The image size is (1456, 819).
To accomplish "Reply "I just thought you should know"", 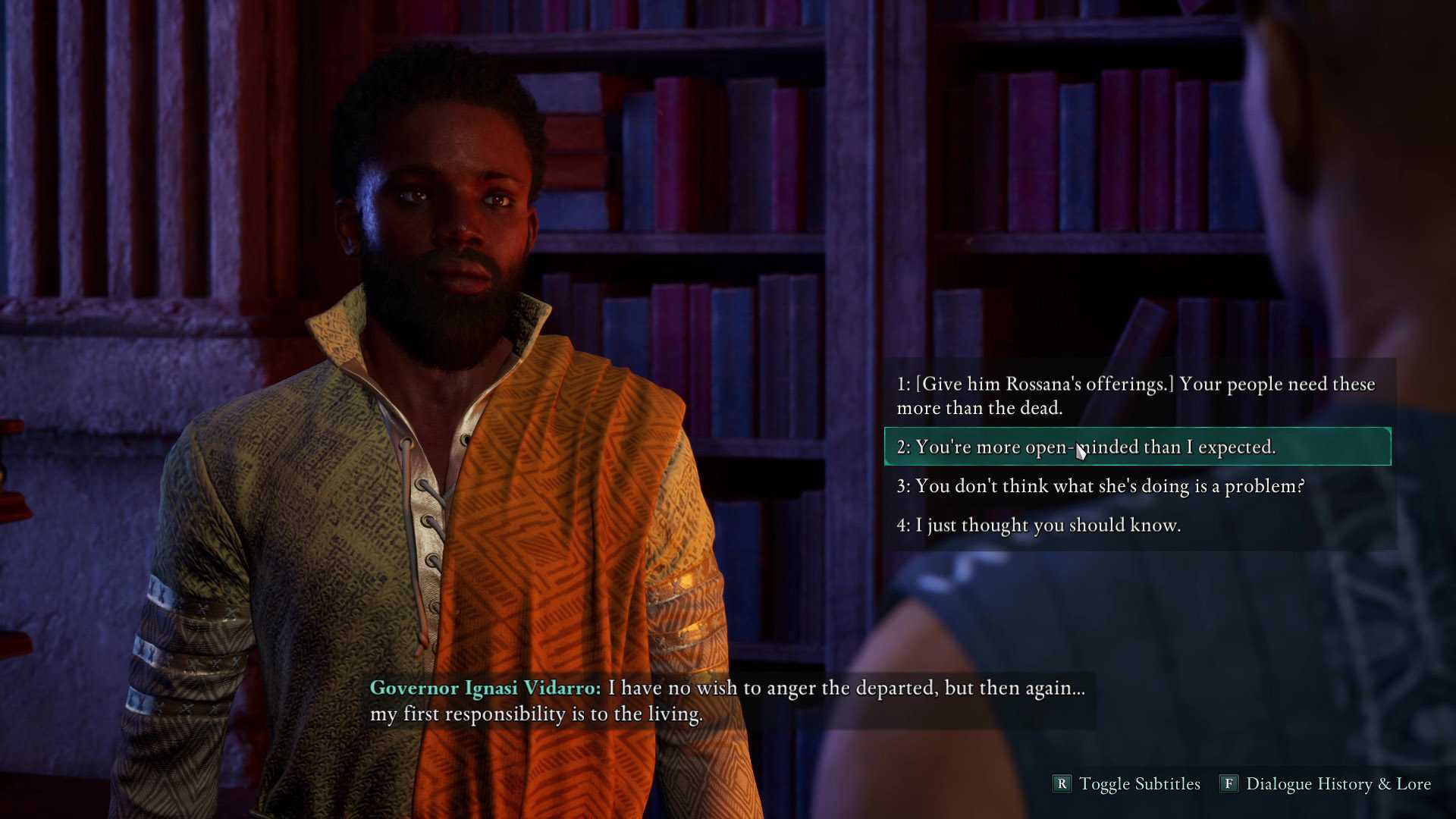I will coord(1038,526).
